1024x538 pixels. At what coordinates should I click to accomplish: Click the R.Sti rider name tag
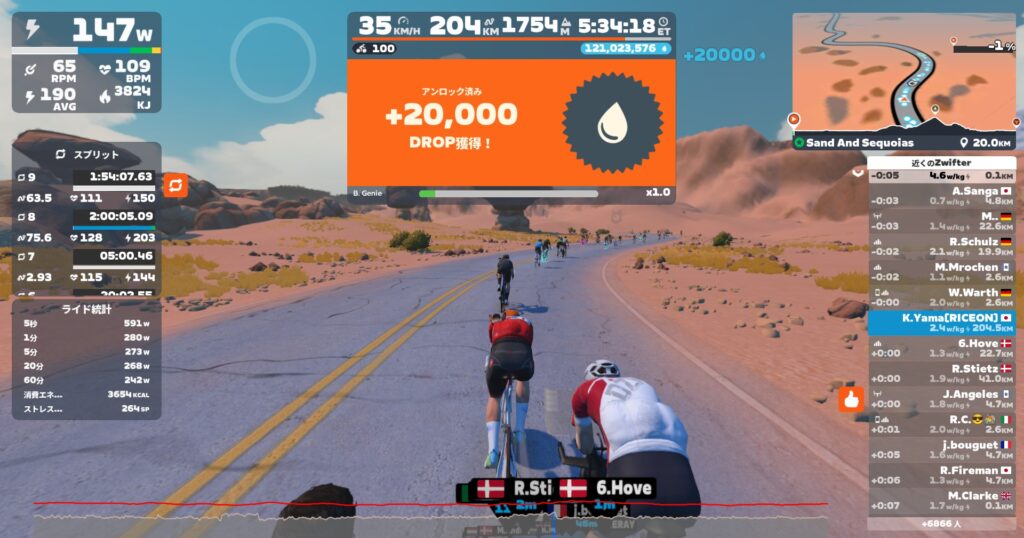pyautogui.click(x=507, y=489)
